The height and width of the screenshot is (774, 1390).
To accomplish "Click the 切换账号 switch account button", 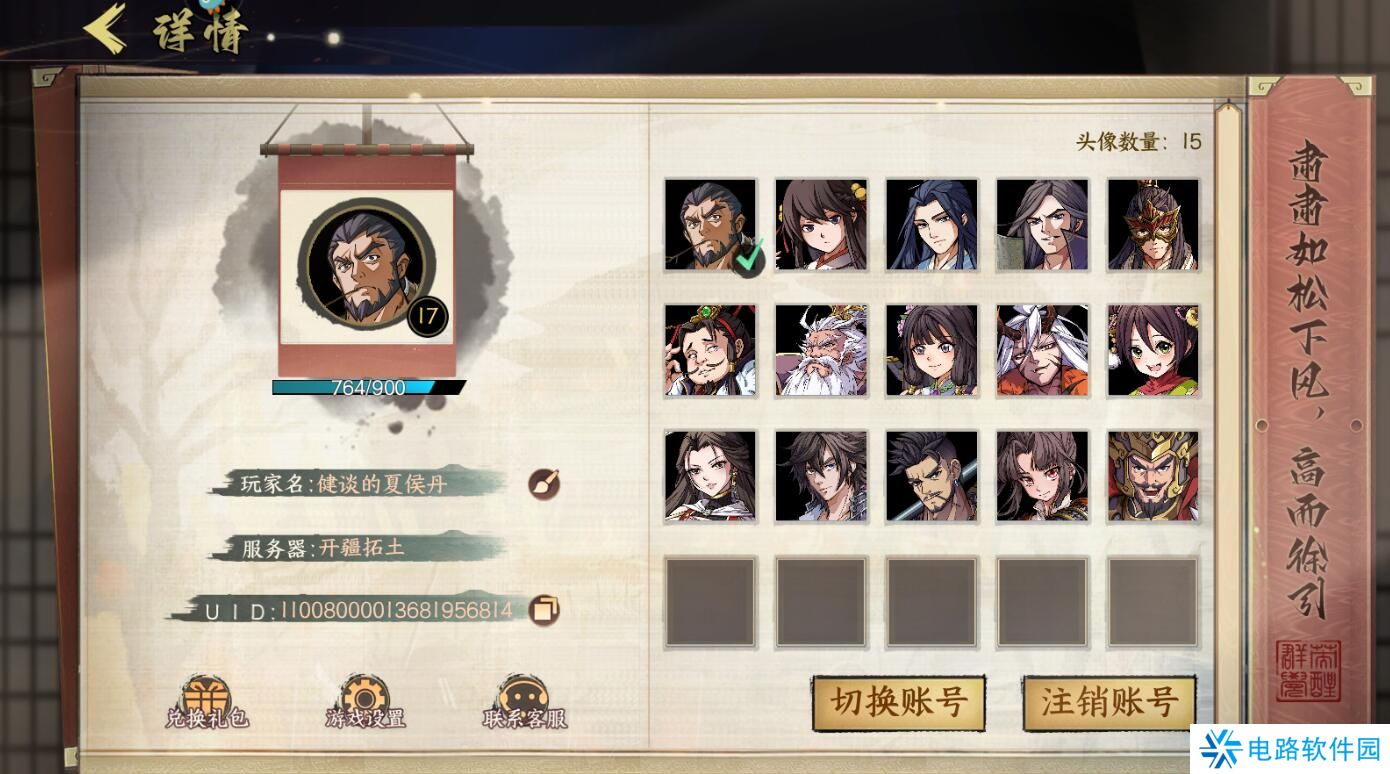I will click(x=898, y=702).
